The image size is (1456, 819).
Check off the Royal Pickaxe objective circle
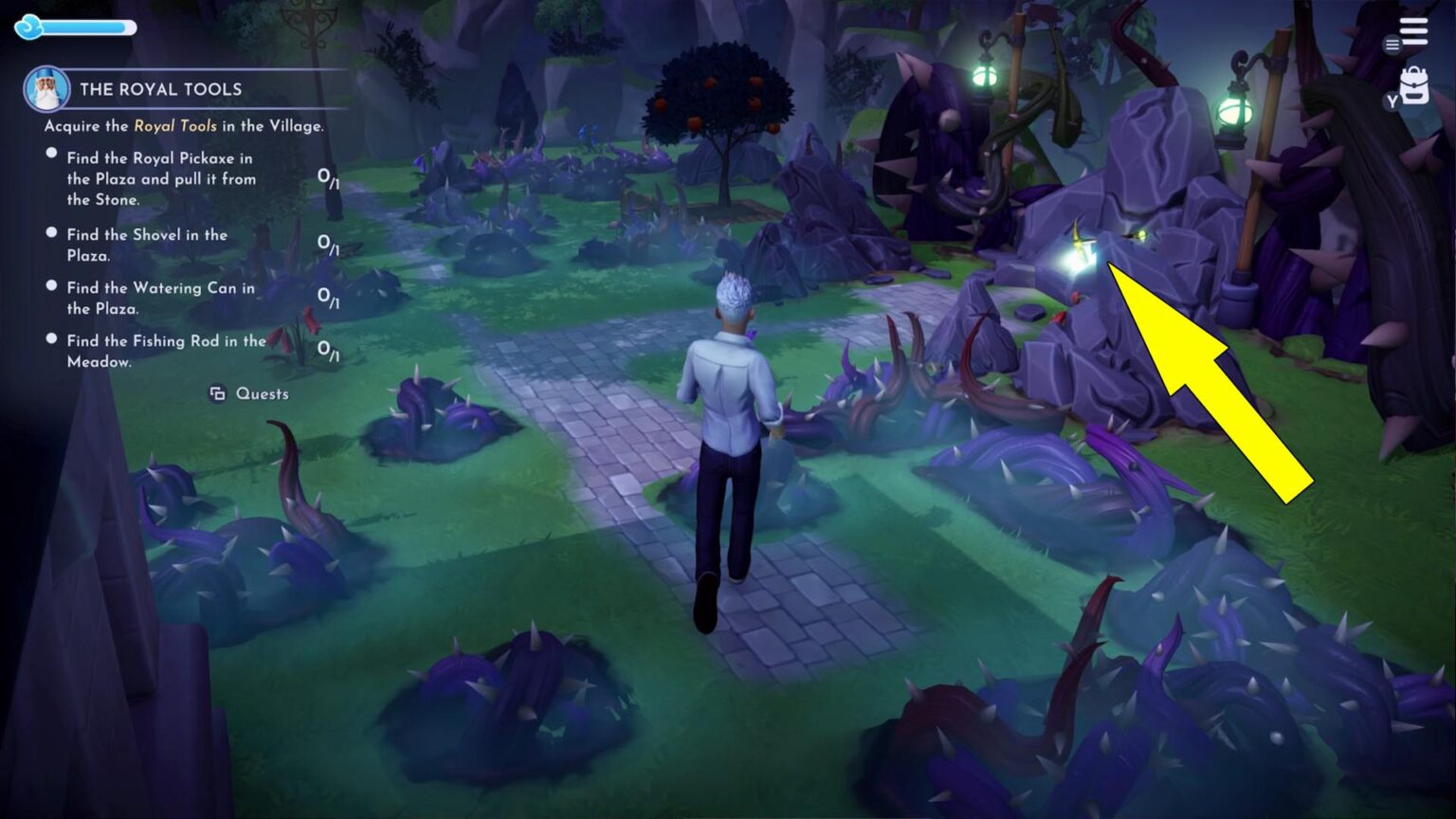pyautogui.click(x=50, y=152)
